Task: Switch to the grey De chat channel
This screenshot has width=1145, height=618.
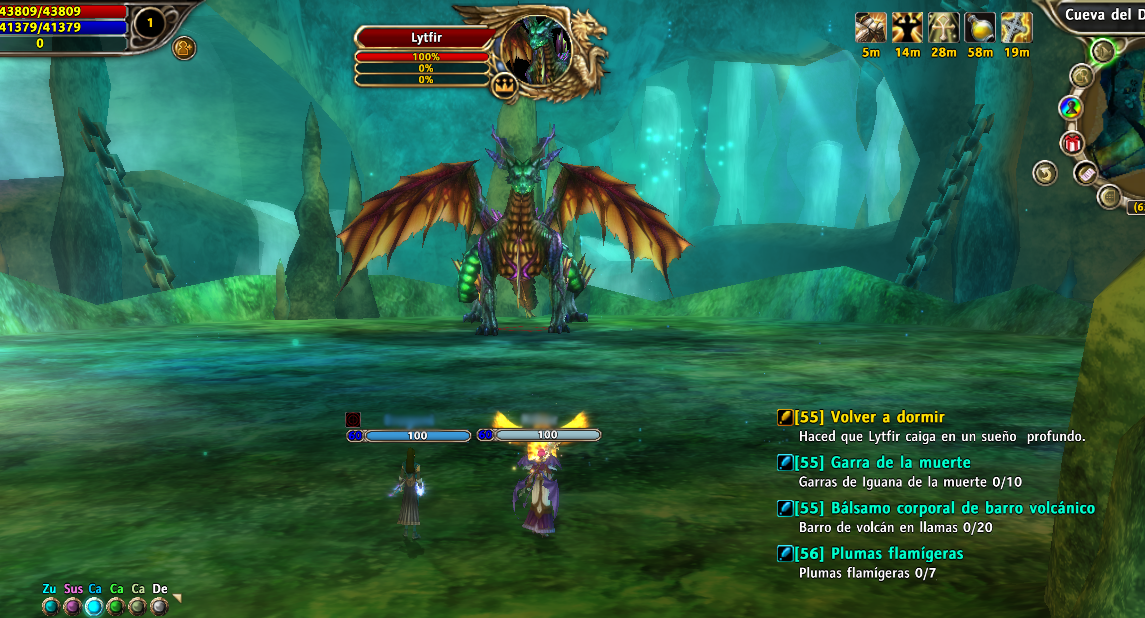Action: 160,605
